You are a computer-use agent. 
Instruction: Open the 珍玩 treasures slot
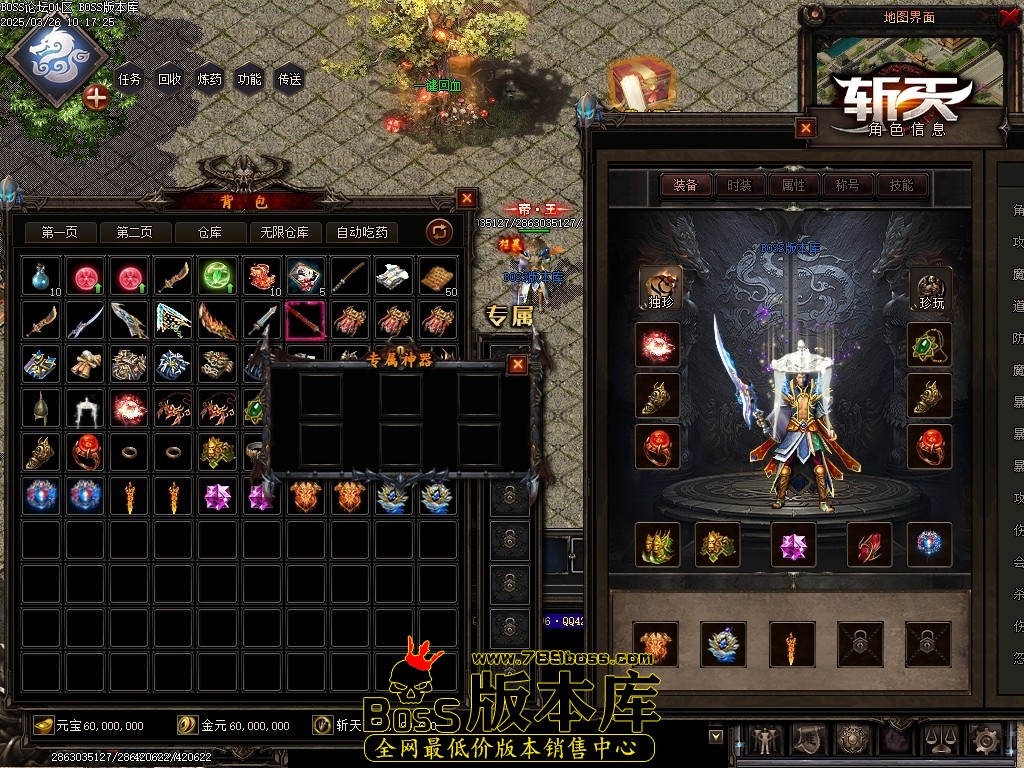(x=929, y=288)
